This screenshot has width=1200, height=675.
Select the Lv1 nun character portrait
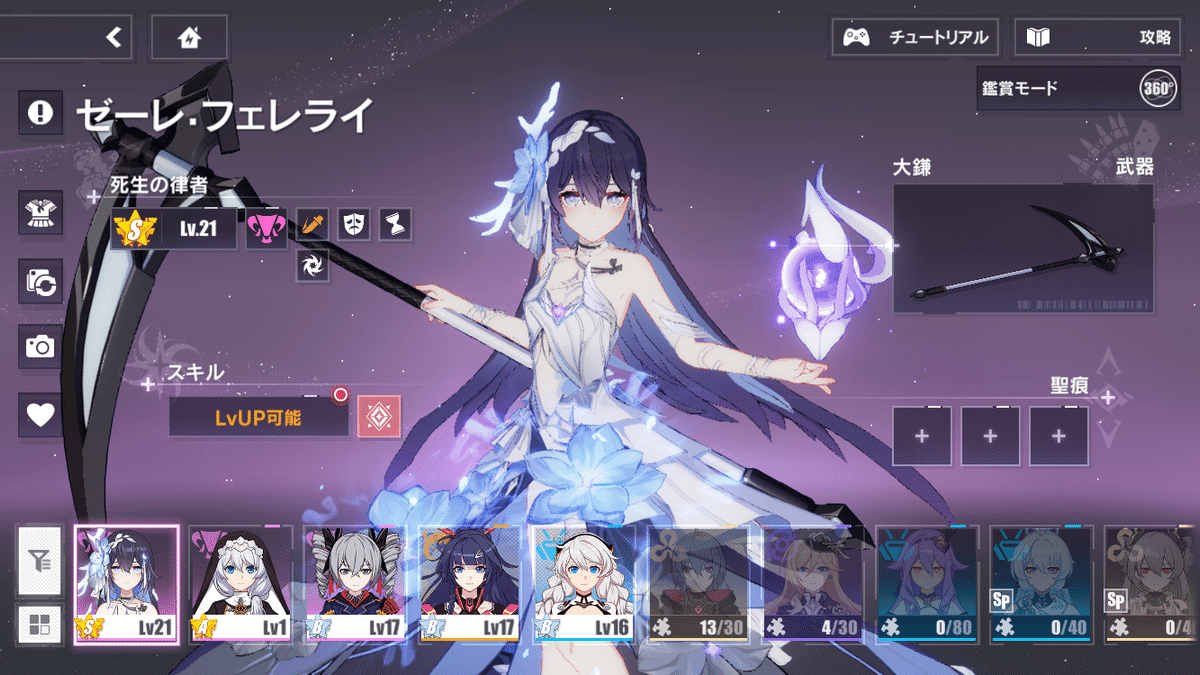pos(241,585)
